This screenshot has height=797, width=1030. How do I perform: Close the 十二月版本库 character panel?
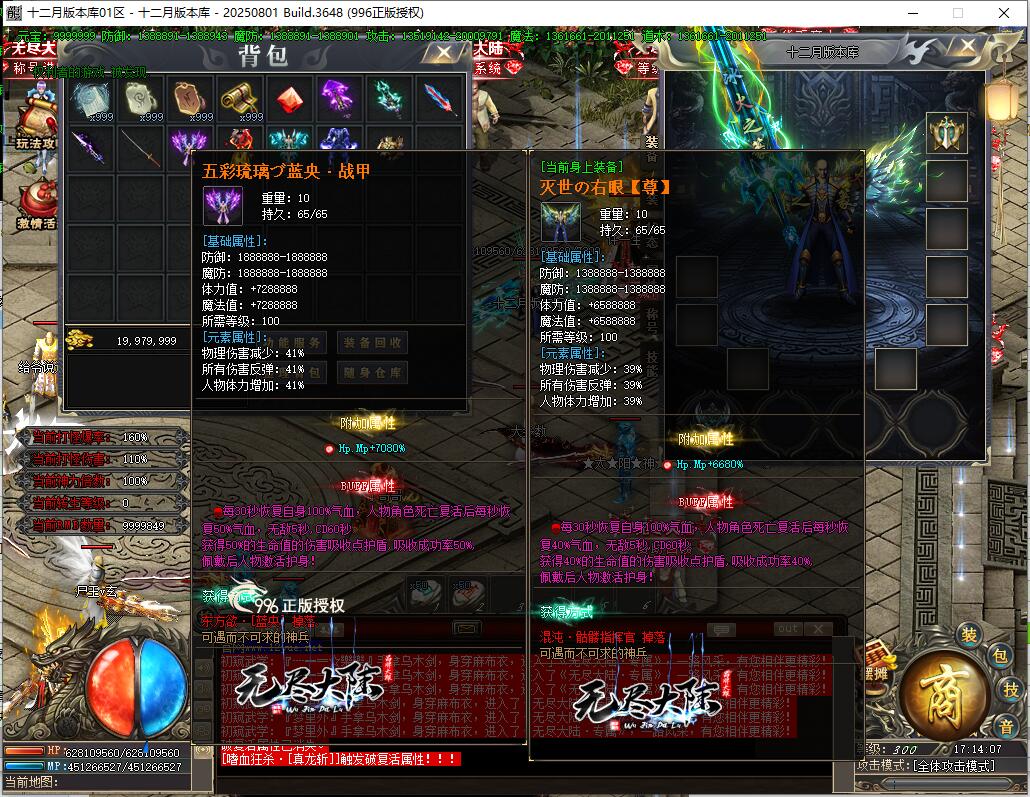pos(964,46)
